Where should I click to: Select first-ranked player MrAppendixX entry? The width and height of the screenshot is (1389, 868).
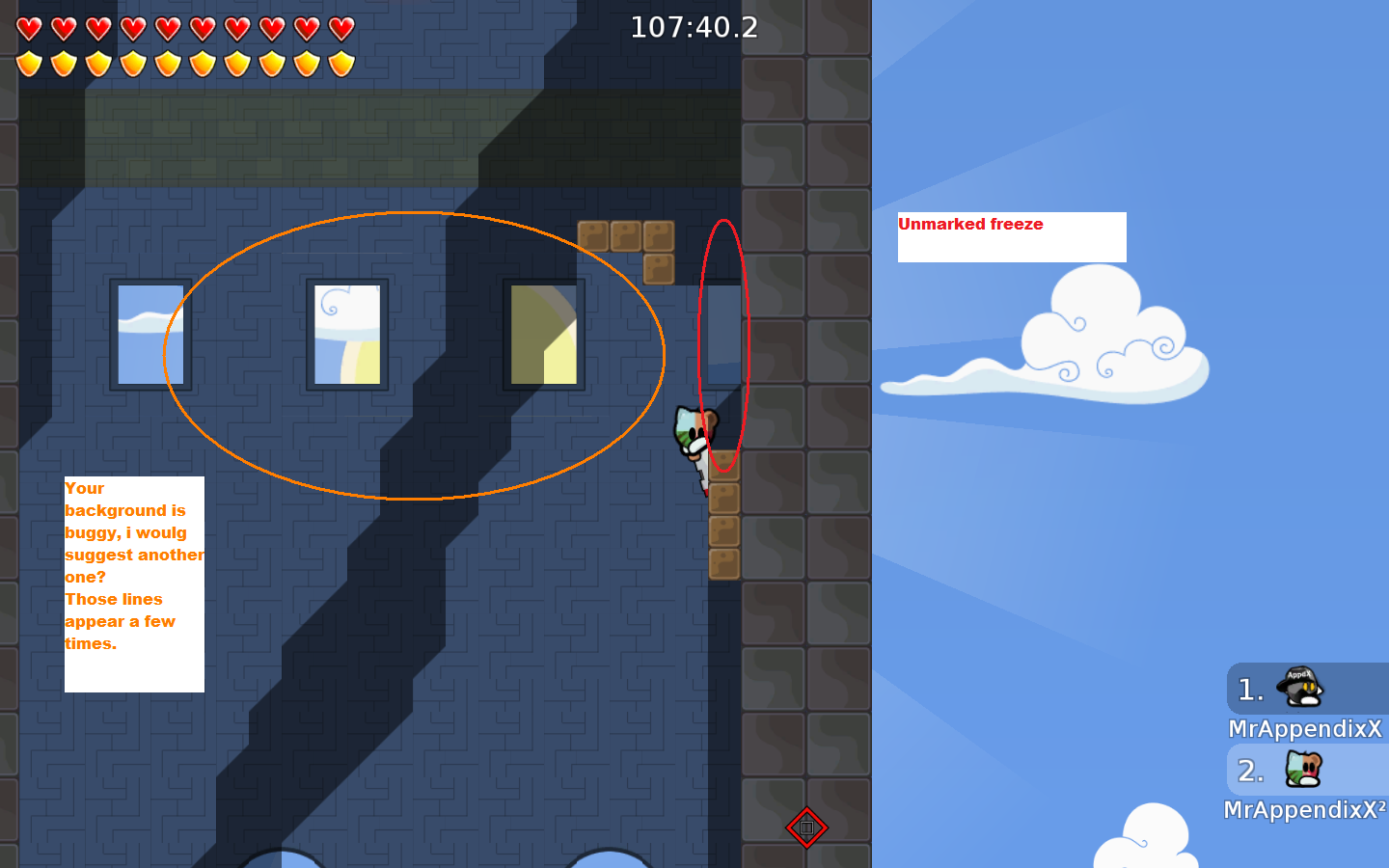tap(1306, 702)
